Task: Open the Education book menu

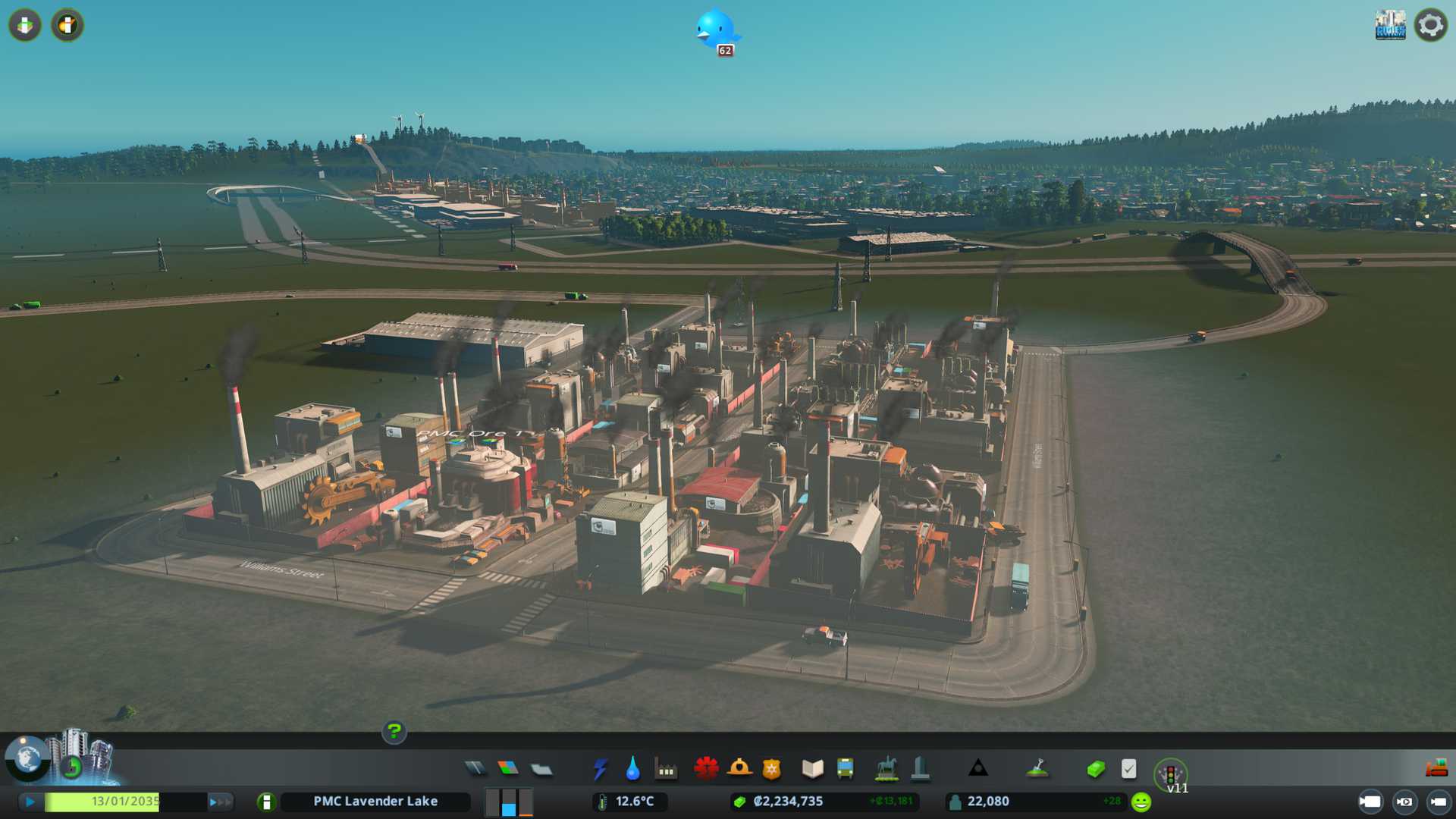Action: click(x=812, y=769)
